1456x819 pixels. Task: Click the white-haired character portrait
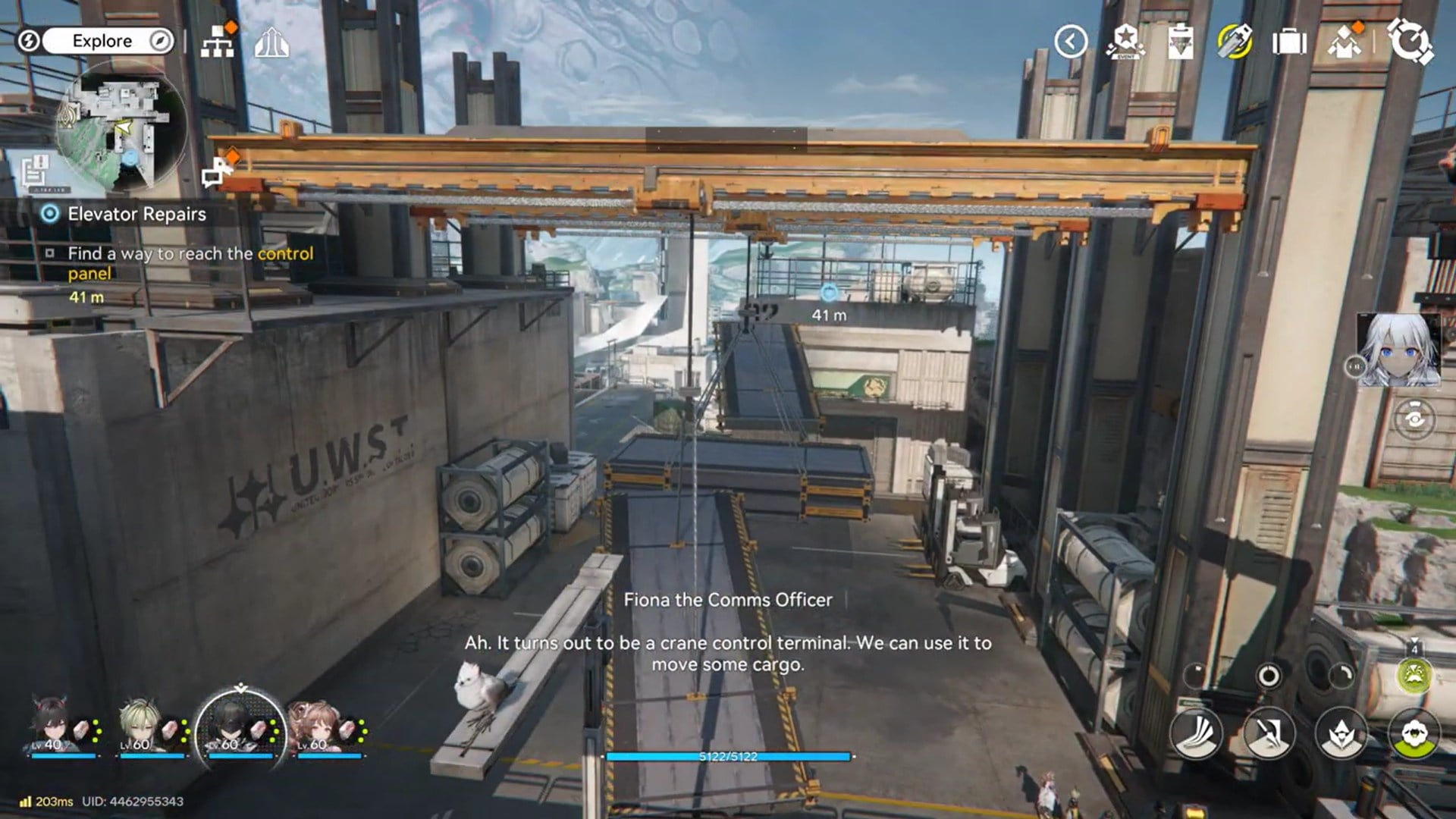point(1399,350)
